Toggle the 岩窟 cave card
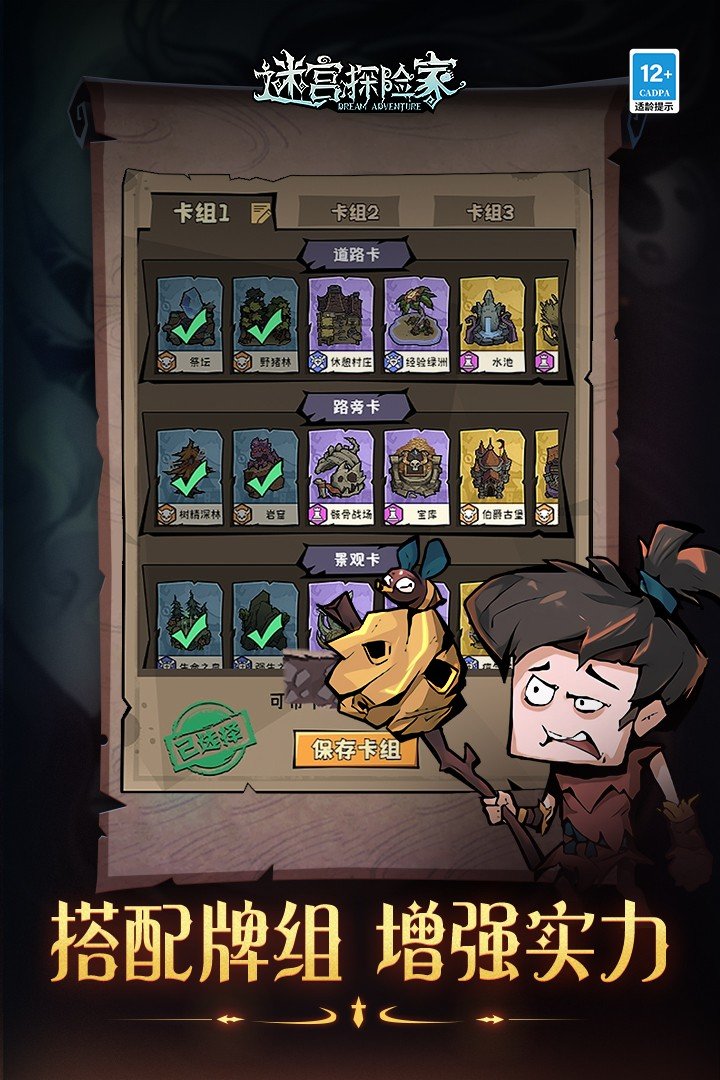Screen dimensions: 720x1080 (x=265, y=477)
